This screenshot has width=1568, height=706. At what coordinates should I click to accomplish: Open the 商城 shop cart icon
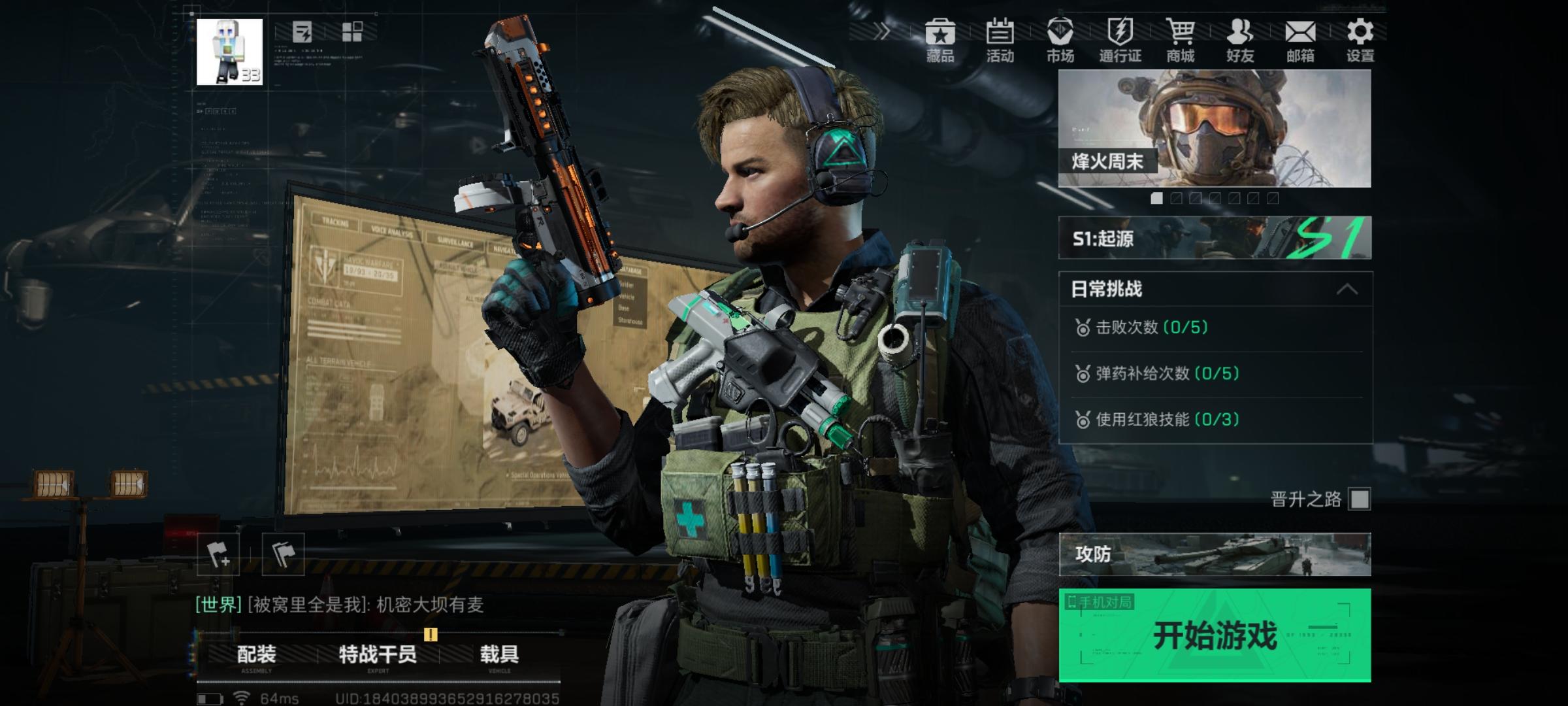click(1180, 41)
